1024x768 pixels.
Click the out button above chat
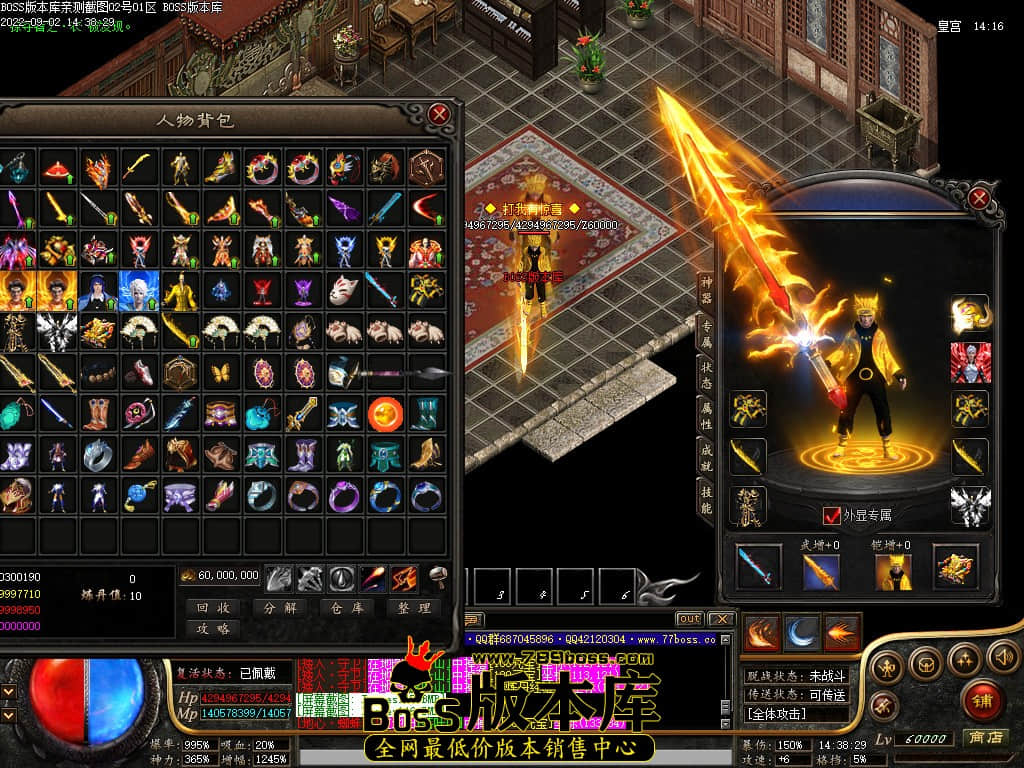point(689,619)
